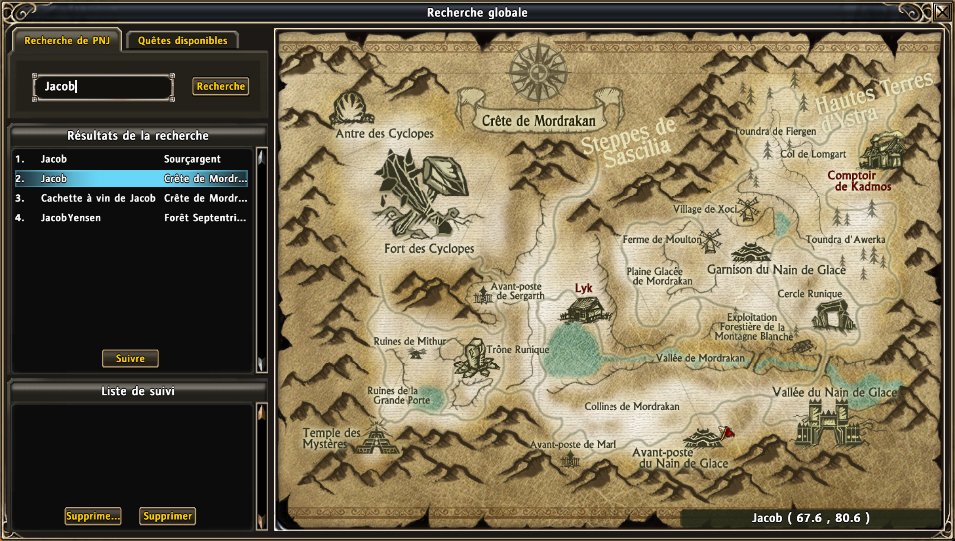Select the Jacob Sourçargent result row
Viewport: 955px width, 541px height.
(x=130, y=159)
